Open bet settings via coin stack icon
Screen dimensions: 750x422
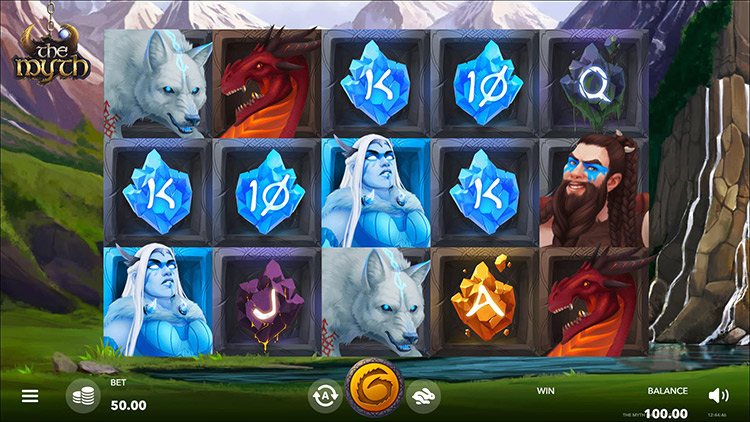(83, 396)
